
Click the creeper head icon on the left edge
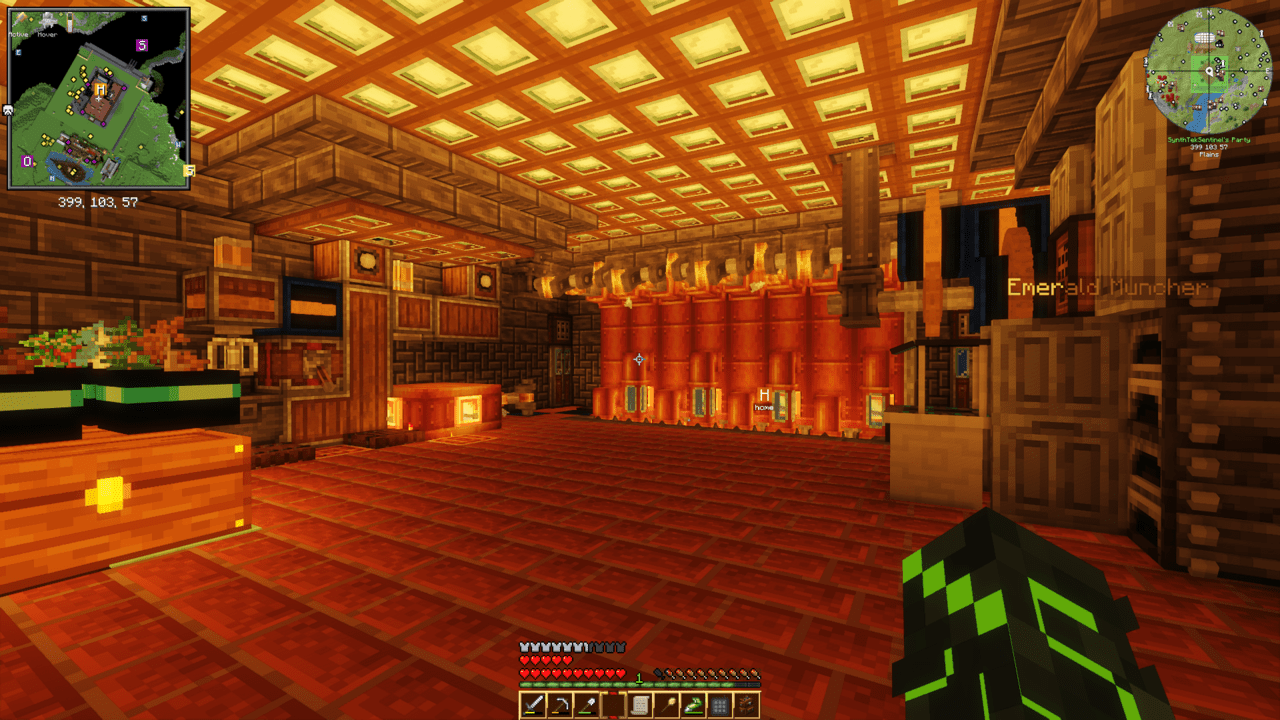(7, 110)
